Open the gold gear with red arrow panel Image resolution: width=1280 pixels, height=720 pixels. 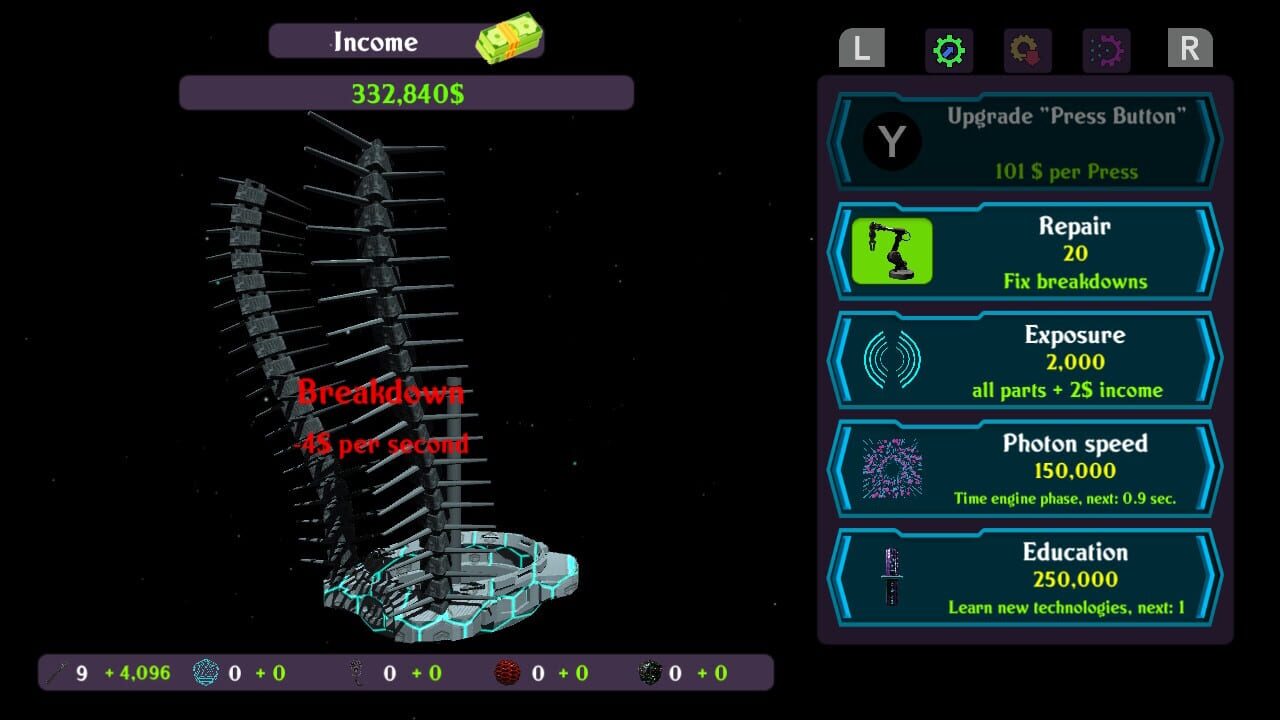click(1028, 50)
